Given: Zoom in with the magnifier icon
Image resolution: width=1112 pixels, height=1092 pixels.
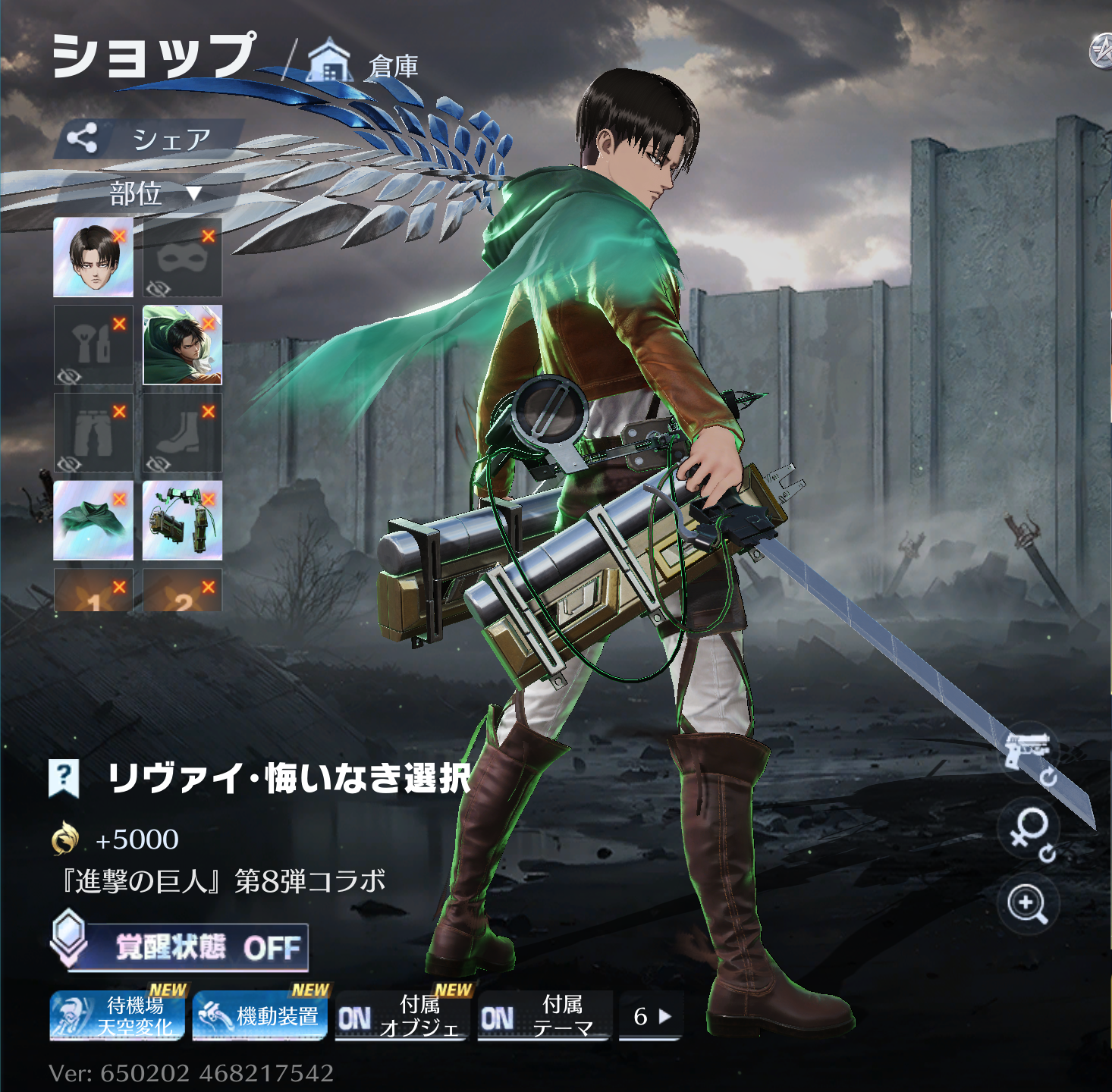Looking at the screenshot, I should click(x=1027, y=904).
